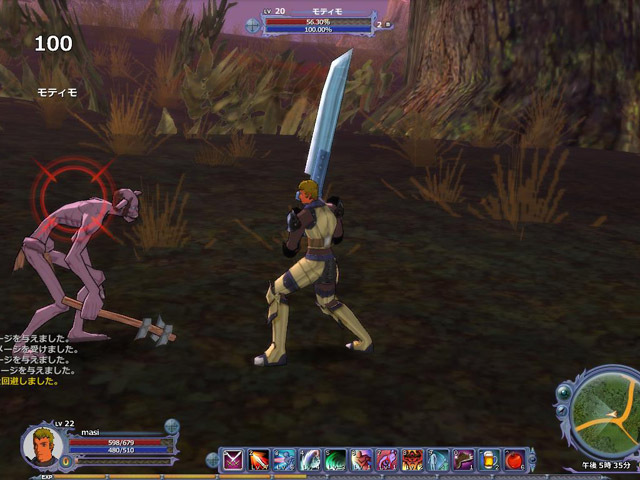Click the target frame of モティモ
The image size is (640, 480).
[322, 22]
